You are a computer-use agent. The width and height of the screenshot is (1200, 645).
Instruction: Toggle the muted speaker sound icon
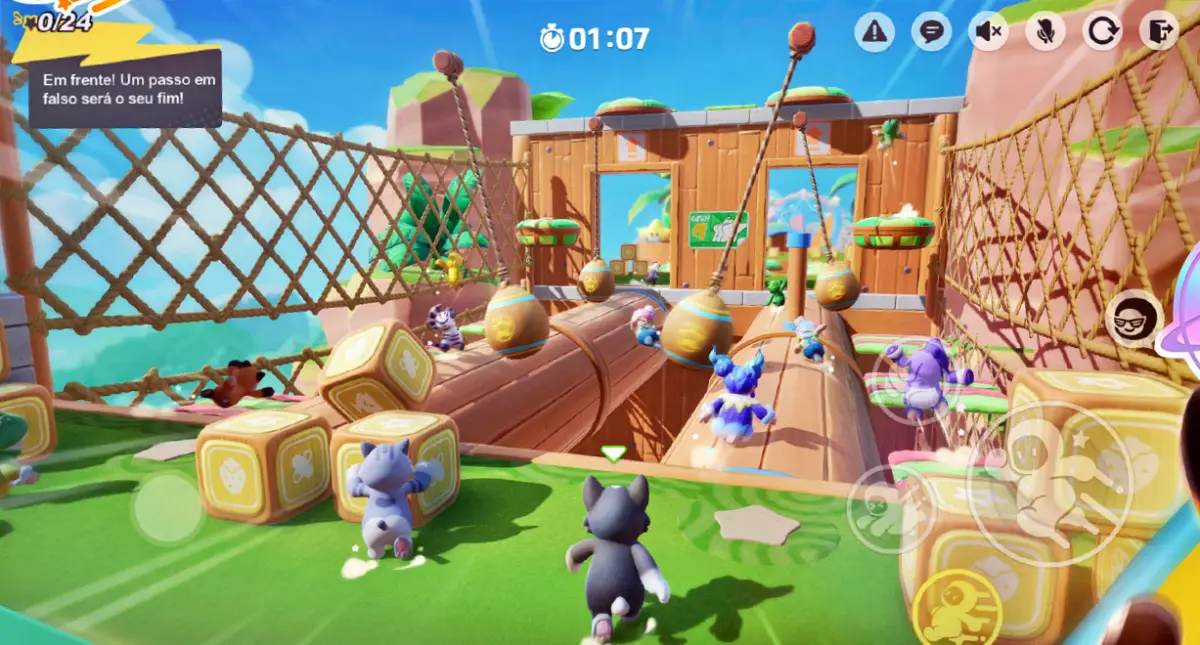(x=988, y=32)
